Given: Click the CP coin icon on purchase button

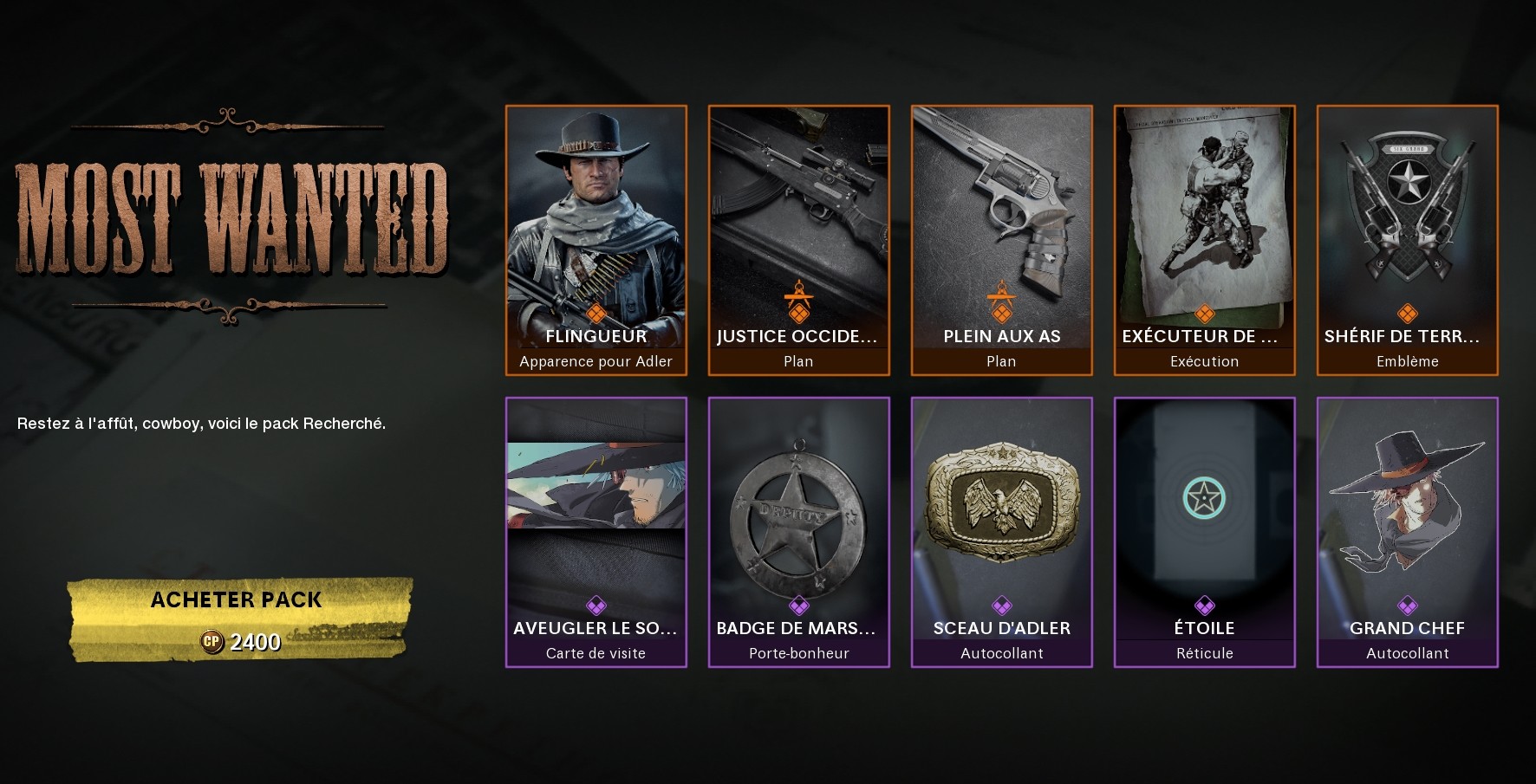Looking at the screenshot, I should pyautogui.click(x=215, y=643).
